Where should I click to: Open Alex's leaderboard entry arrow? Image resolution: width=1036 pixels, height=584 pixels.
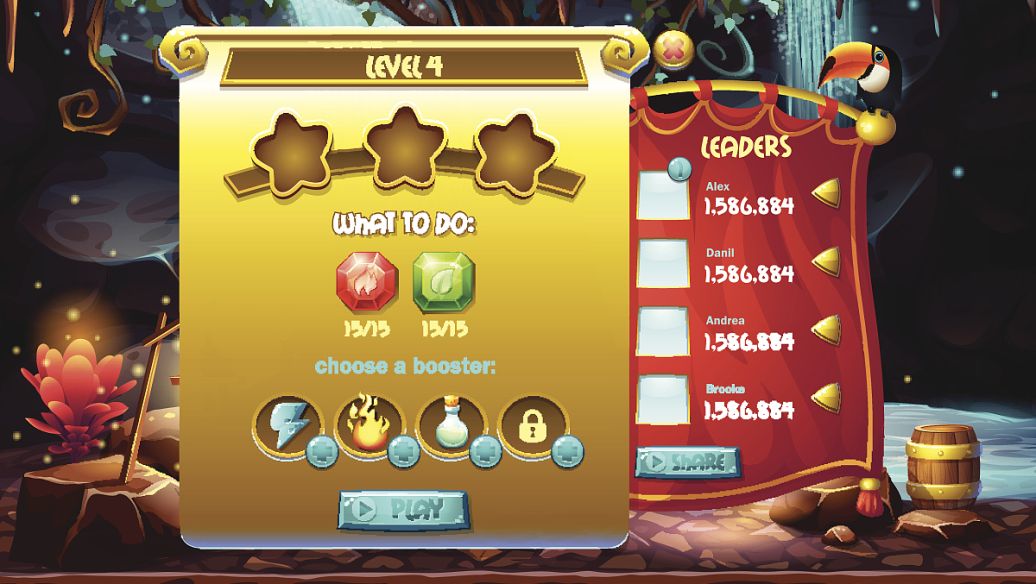(827, 194)
